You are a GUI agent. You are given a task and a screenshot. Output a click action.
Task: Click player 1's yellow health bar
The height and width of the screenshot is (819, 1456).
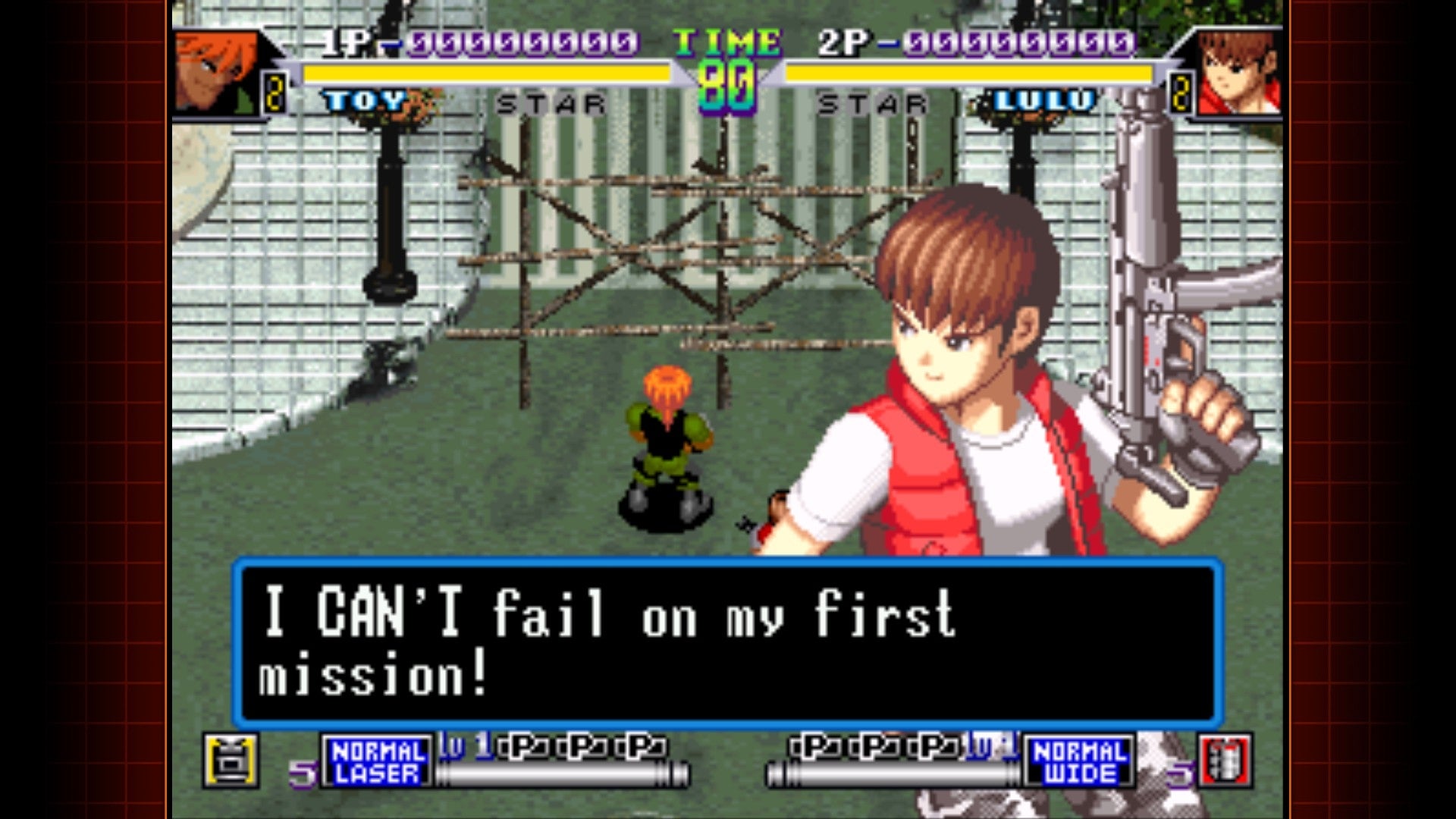tap(485, 74)
